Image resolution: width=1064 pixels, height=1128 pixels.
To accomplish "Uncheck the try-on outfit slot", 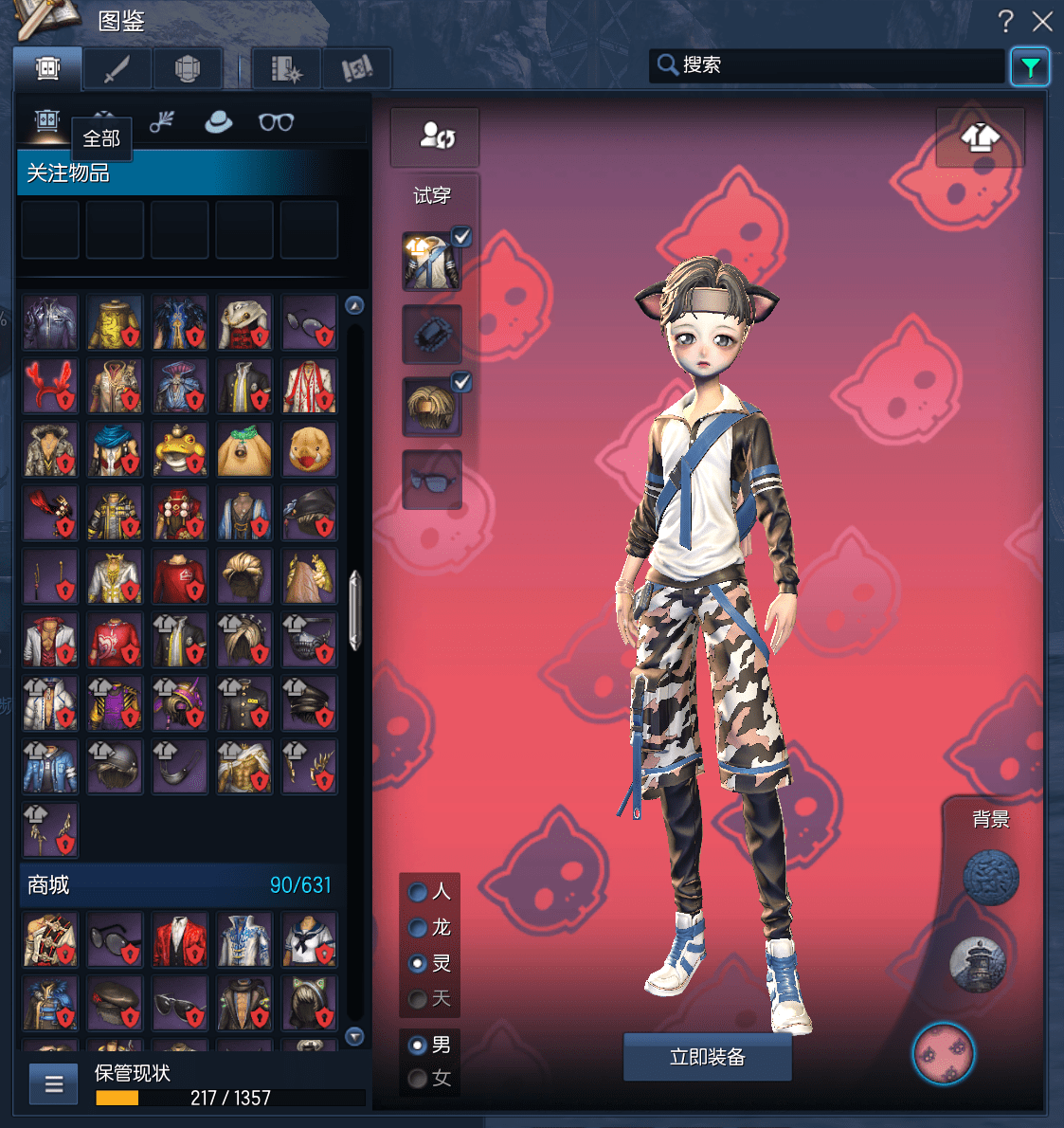I will click(x=461, y=237).
